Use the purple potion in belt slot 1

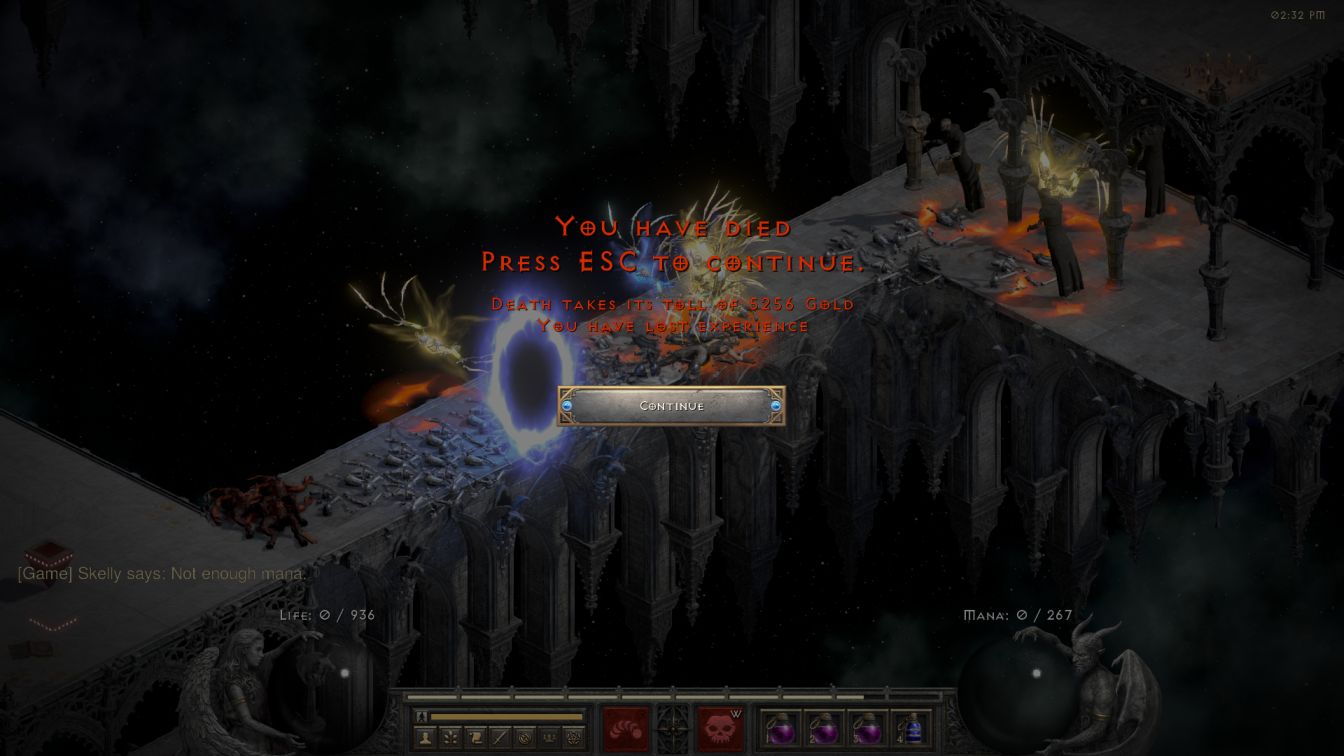779,729
